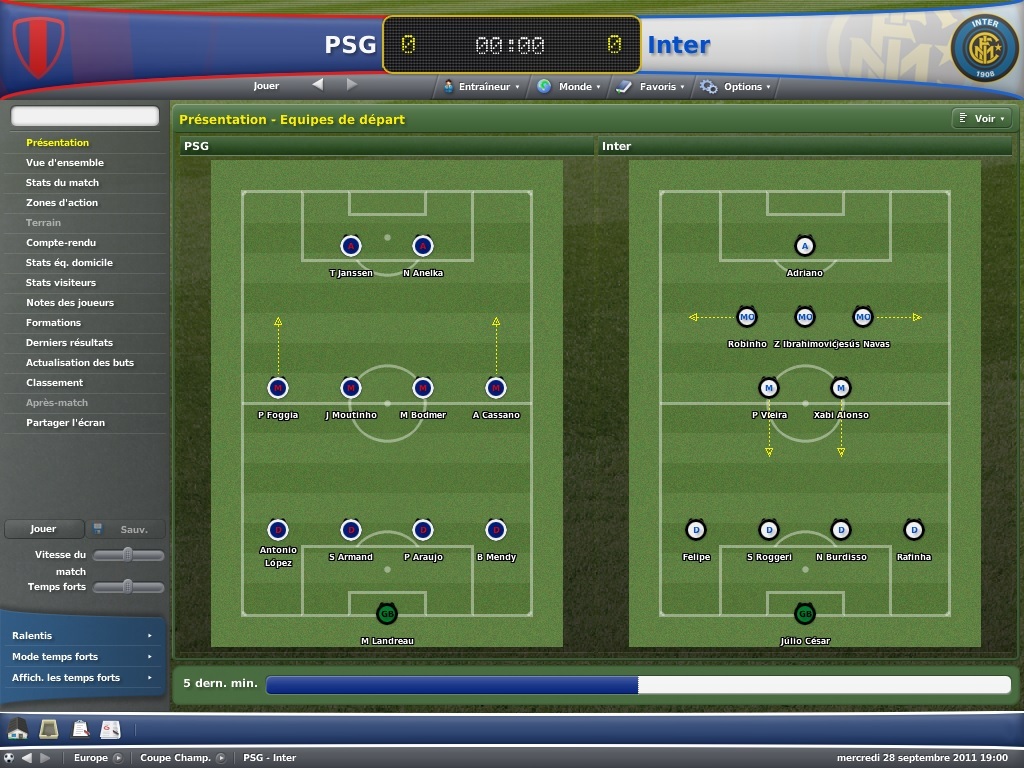Choose Partager l'écran option
Screen dimensions: 1024x768
65,423
